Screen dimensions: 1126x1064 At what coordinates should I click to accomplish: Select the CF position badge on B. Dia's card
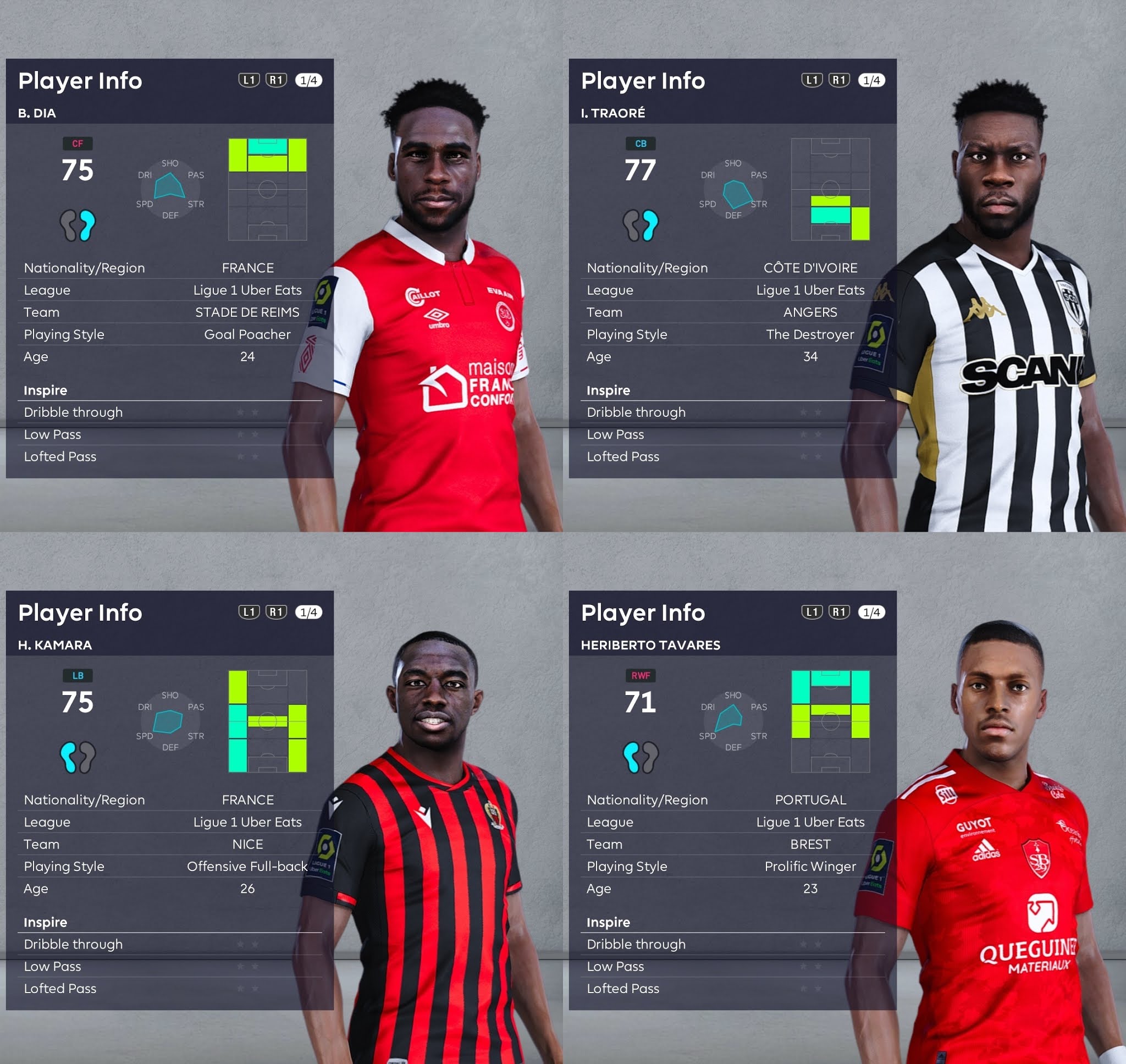click(x=78, y=144)
